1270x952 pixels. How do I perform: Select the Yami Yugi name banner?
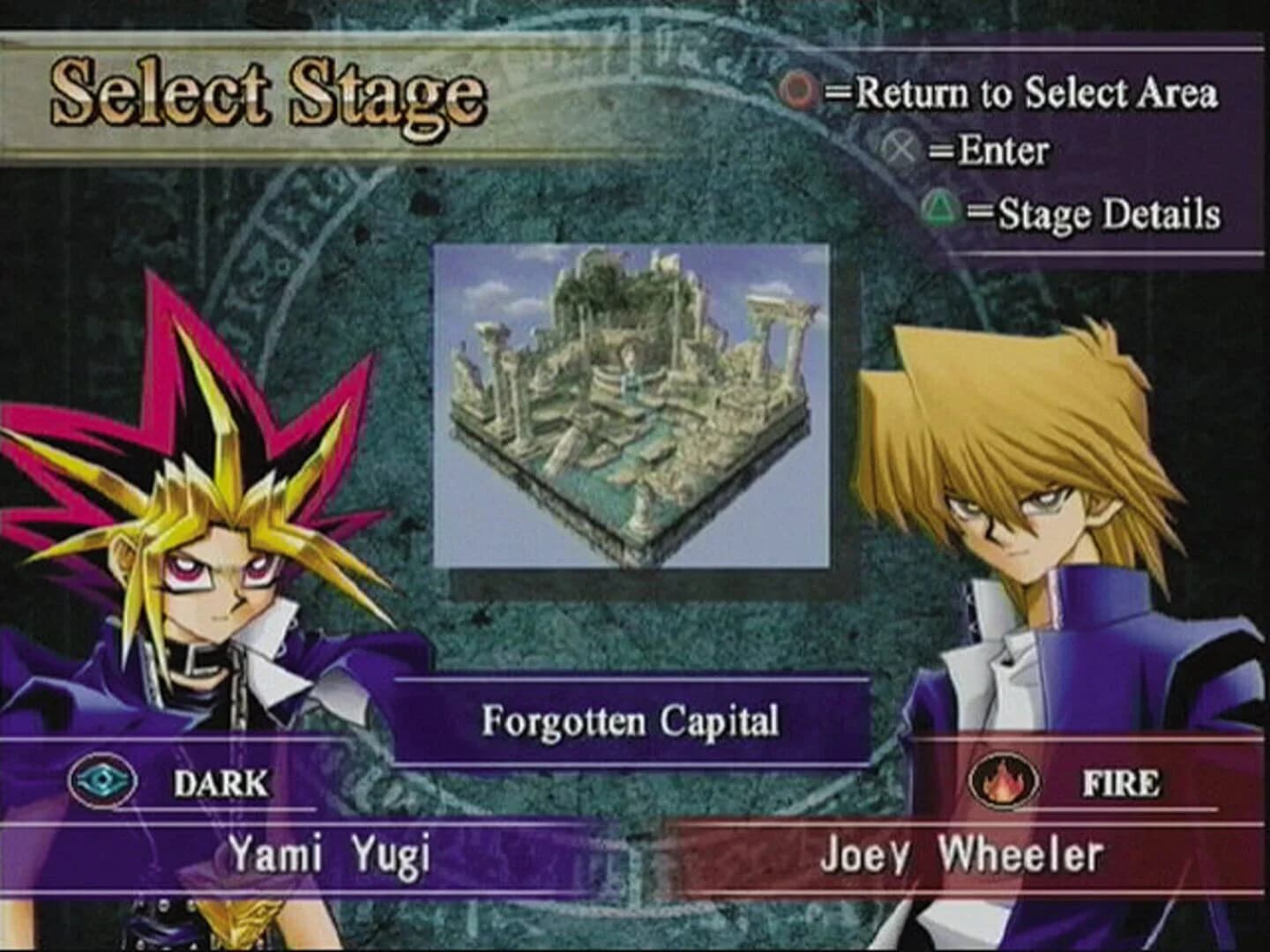pos(326,852)
